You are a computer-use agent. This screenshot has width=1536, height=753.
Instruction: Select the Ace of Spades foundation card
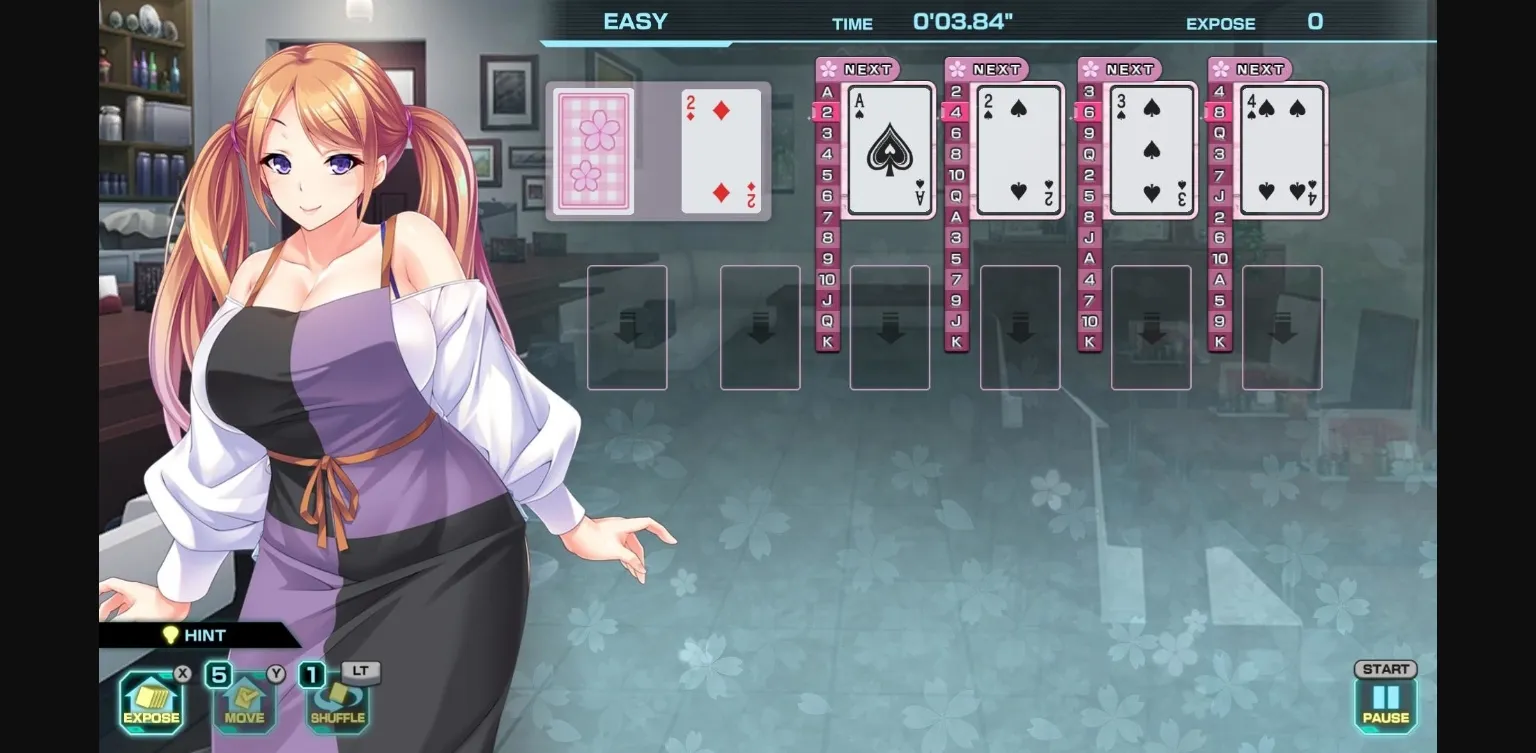point(888,151)
